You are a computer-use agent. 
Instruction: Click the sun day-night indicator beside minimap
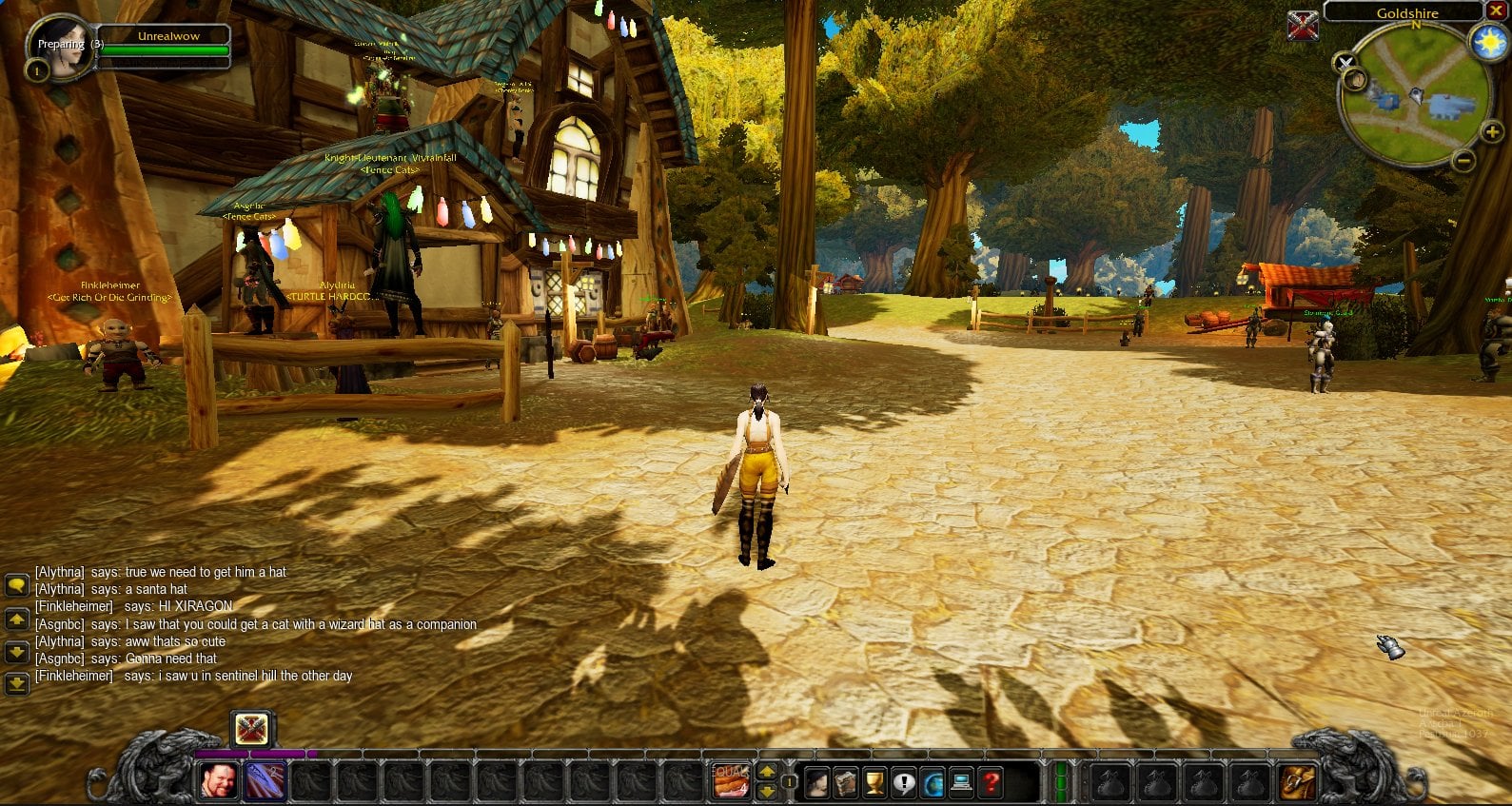(x=1488, y=40)
